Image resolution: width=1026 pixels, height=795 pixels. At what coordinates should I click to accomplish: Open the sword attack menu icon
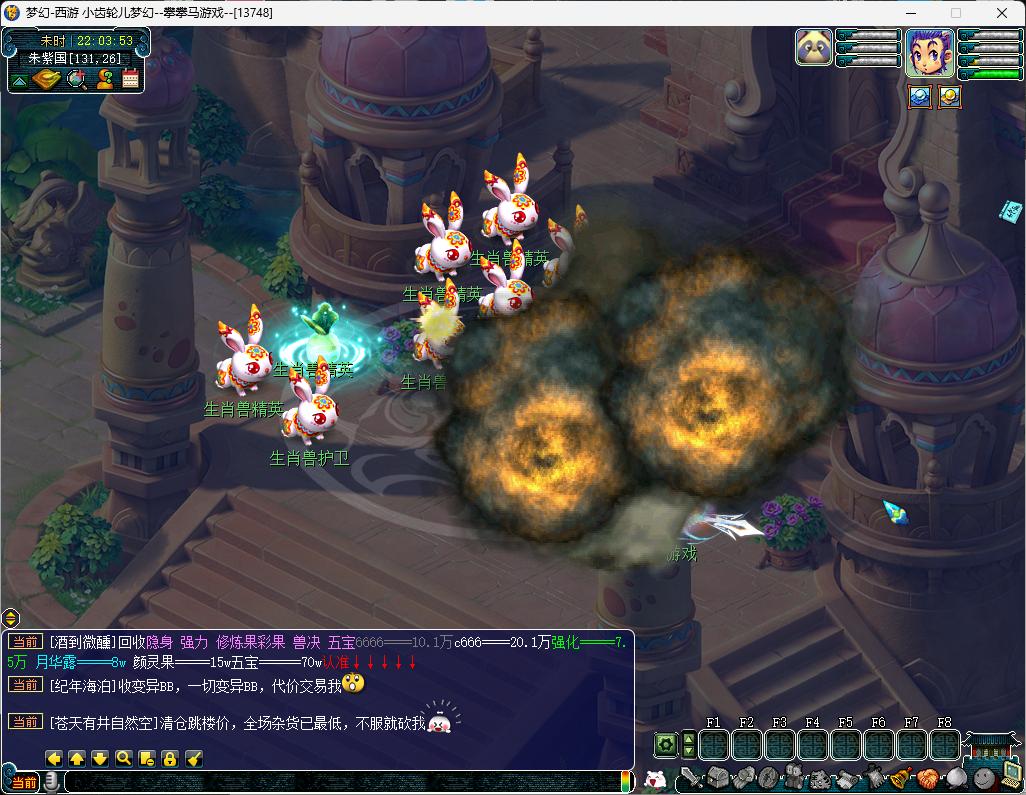point(692,778)
